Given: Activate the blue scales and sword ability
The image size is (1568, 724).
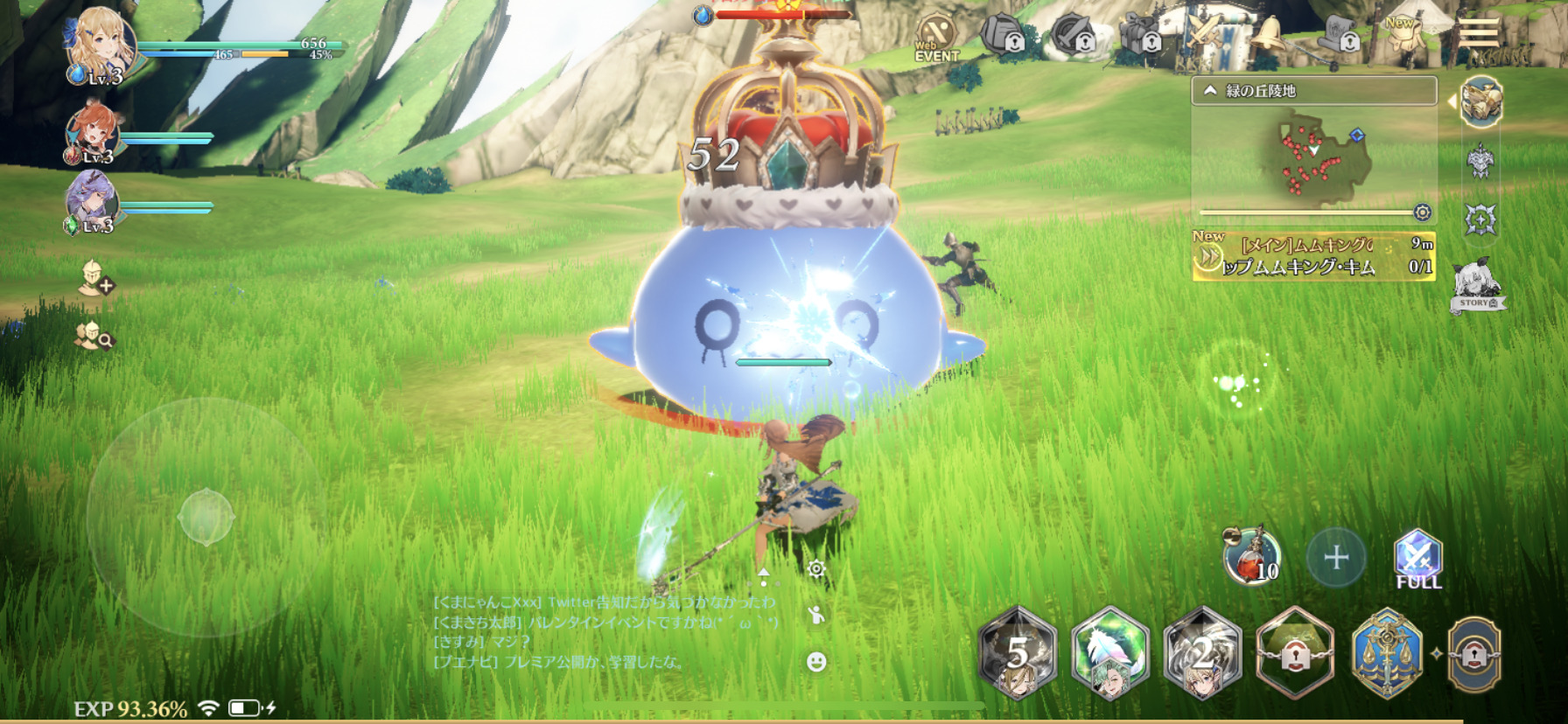Looking at the screenshot, I should [x=1387, y=652].
